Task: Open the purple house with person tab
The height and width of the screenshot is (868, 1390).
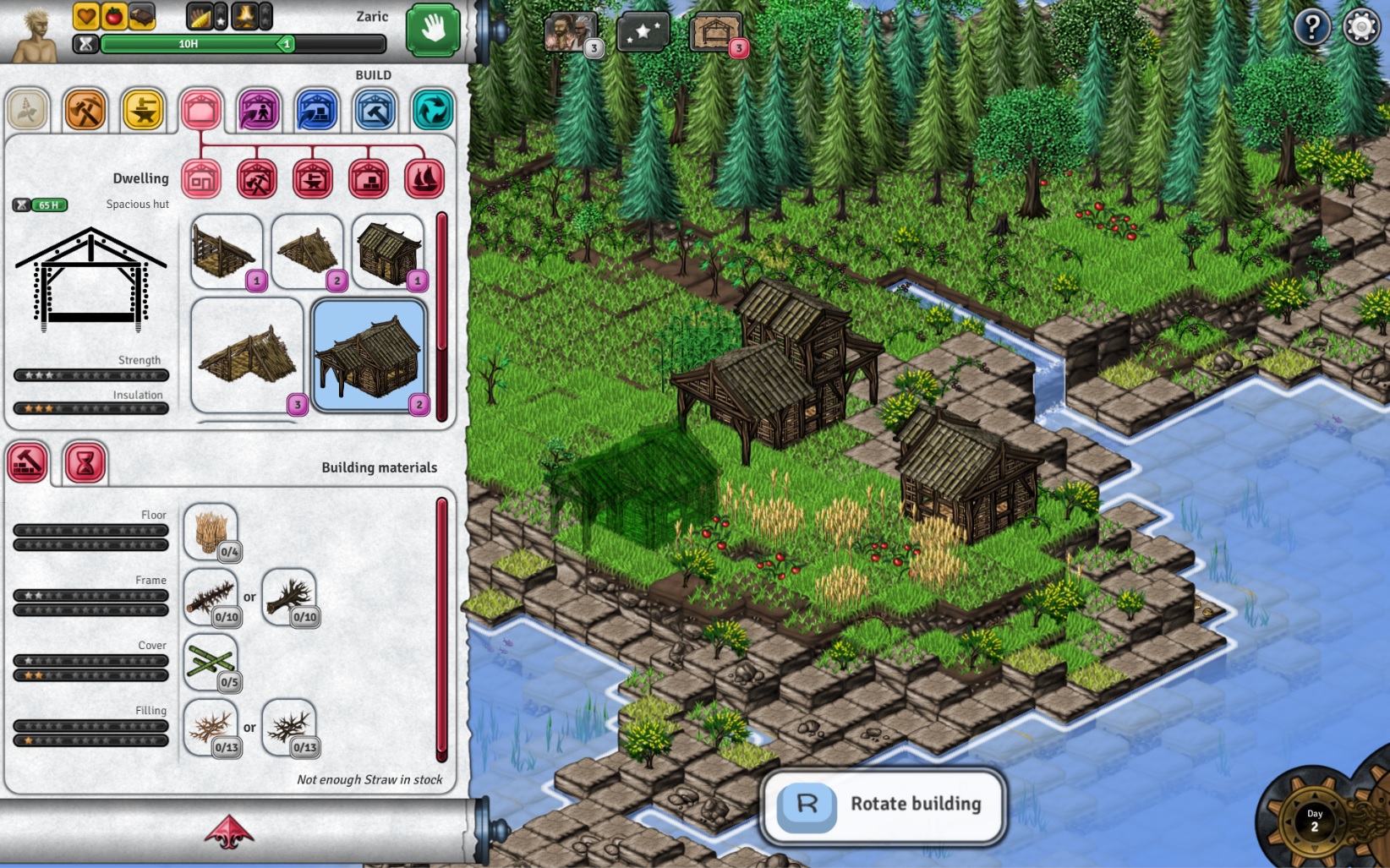Action: point(259,111)
